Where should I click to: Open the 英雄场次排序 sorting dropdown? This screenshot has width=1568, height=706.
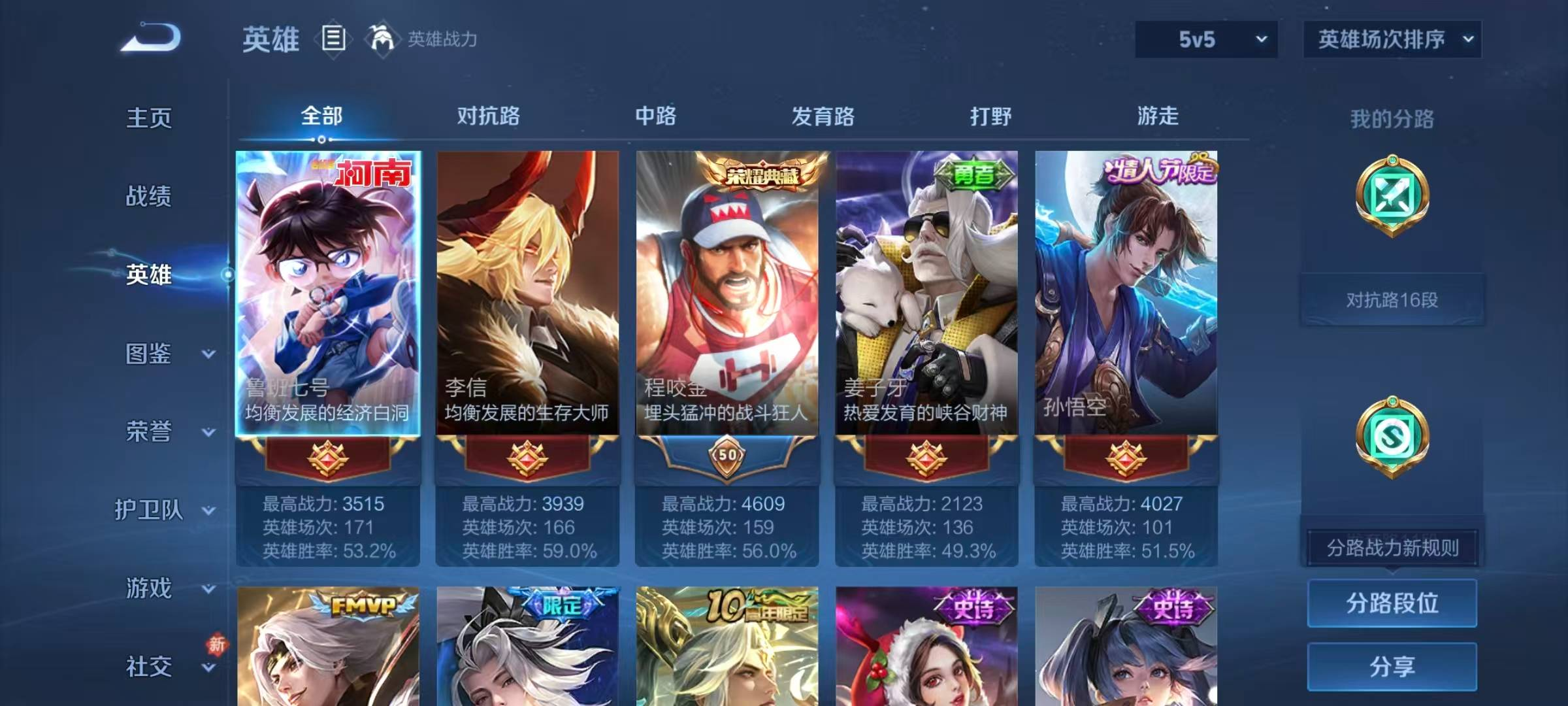tap(1392, 39)
